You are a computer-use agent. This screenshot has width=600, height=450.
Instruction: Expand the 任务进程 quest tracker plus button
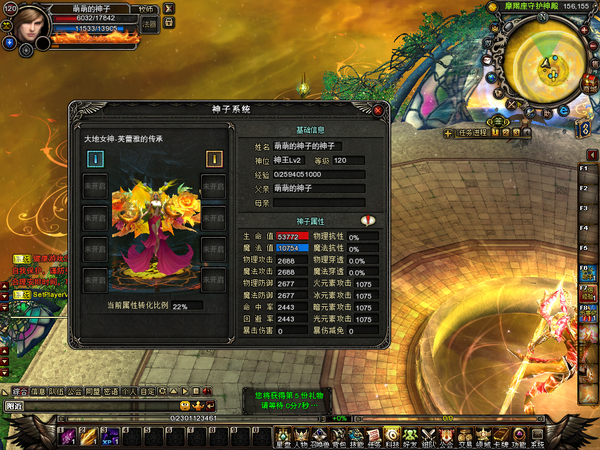(447, 132)
